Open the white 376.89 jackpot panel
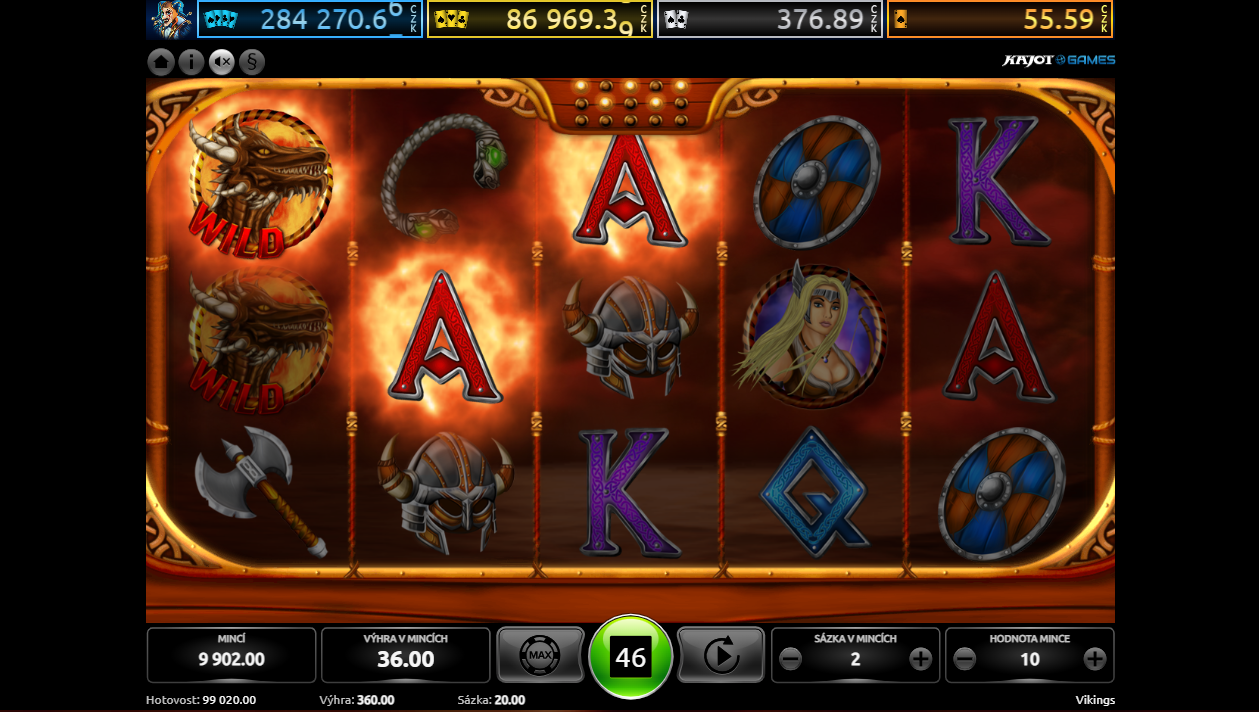 770,19
